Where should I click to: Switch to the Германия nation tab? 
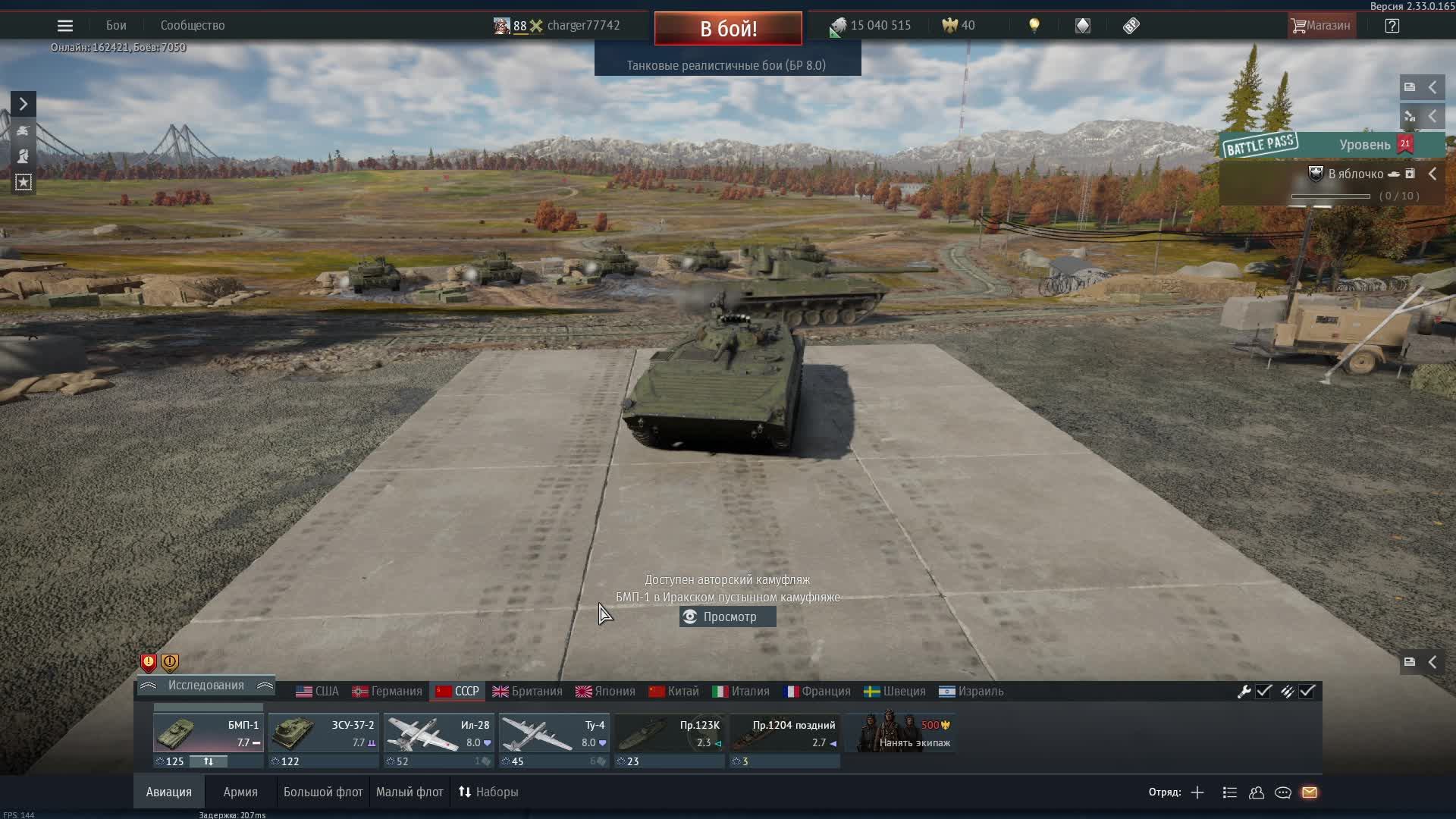[388, 691]
